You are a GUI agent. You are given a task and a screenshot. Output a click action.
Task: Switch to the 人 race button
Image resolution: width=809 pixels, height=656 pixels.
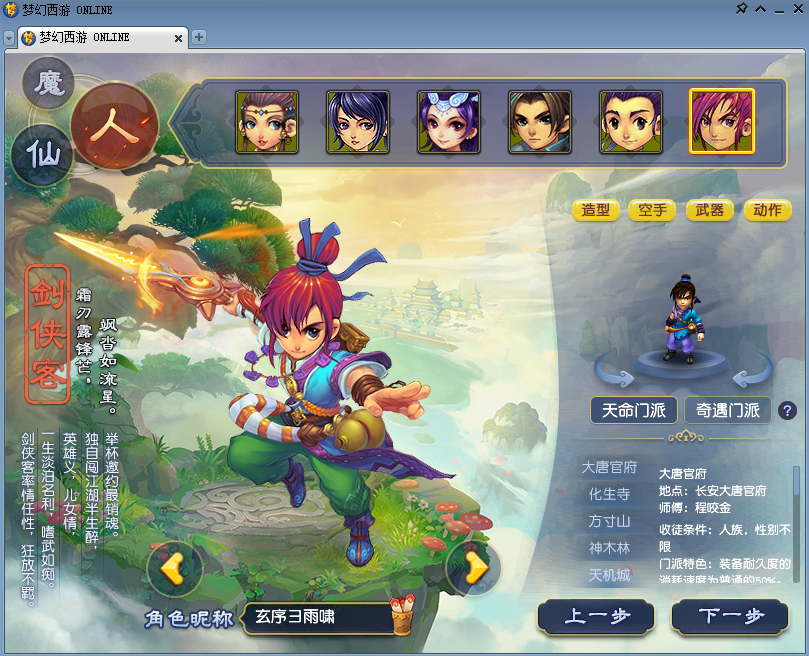tap(115, 127)
